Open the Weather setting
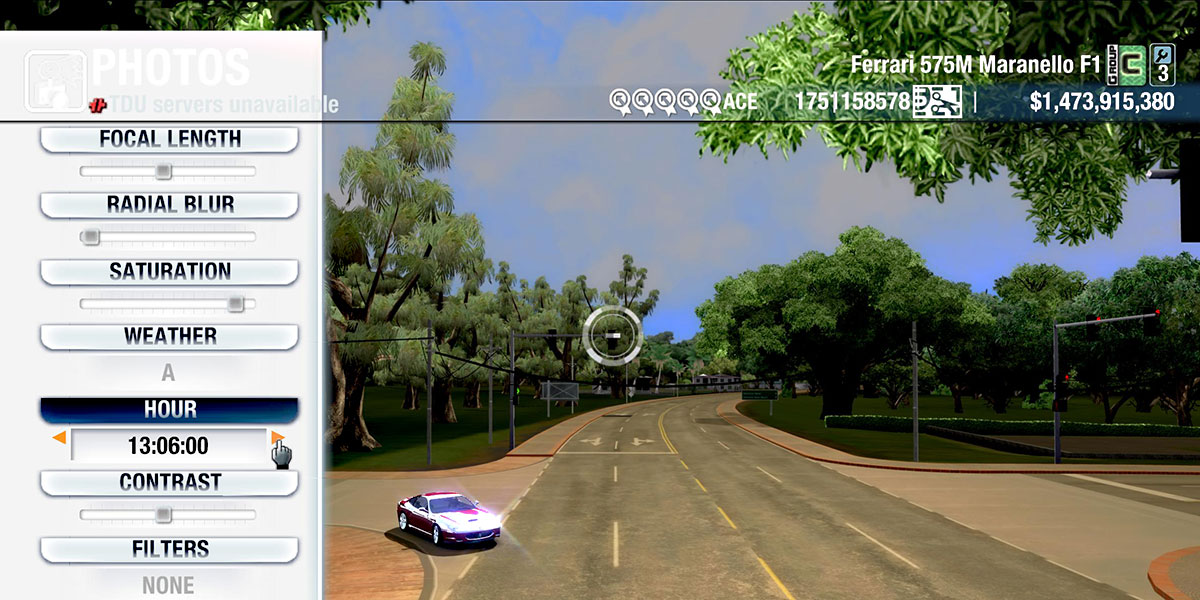This screenshot has height=600, width=1200. point(169,336)
